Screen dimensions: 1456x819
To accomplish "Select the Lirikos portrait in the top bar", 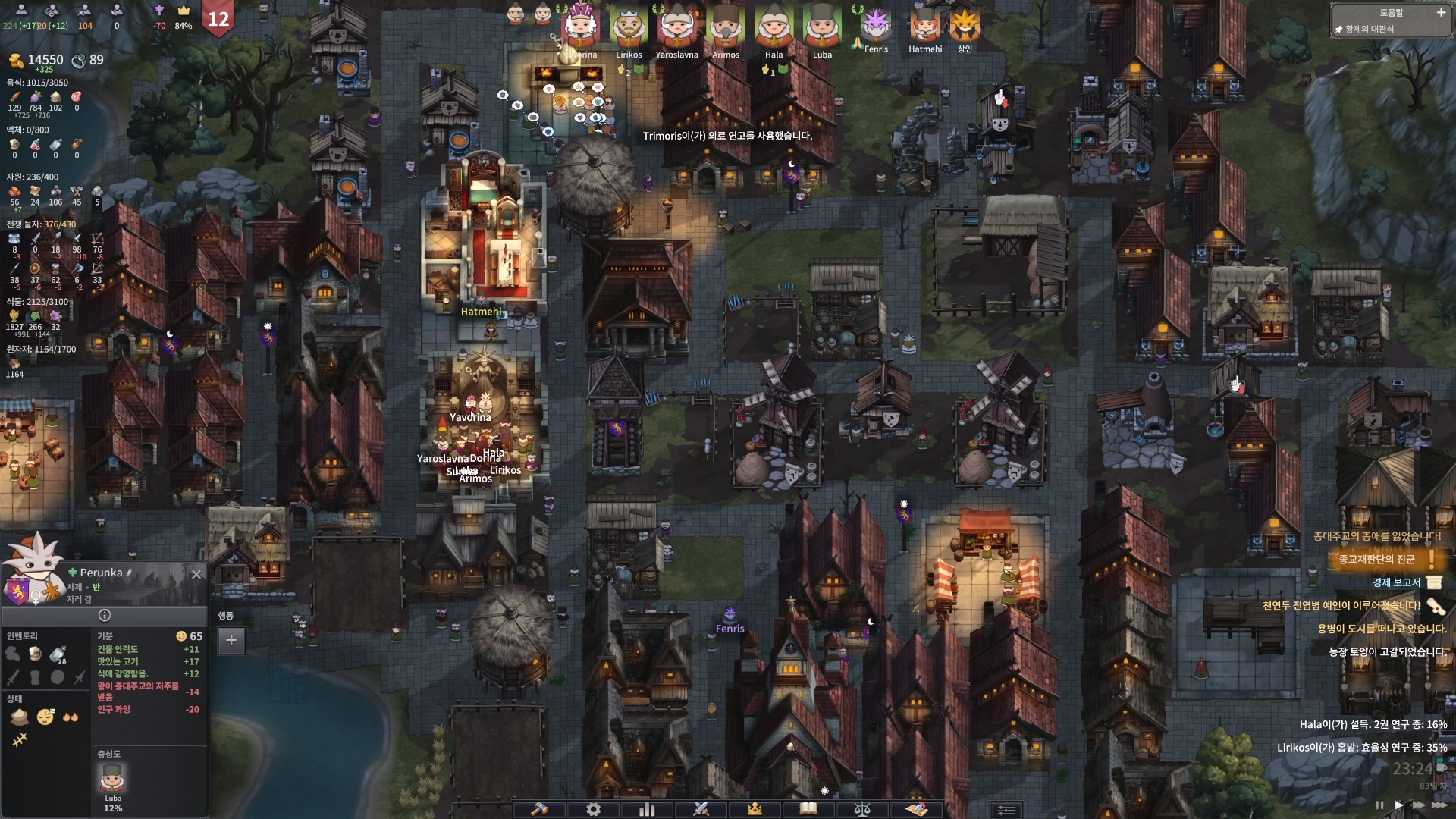I will [629, 29].
